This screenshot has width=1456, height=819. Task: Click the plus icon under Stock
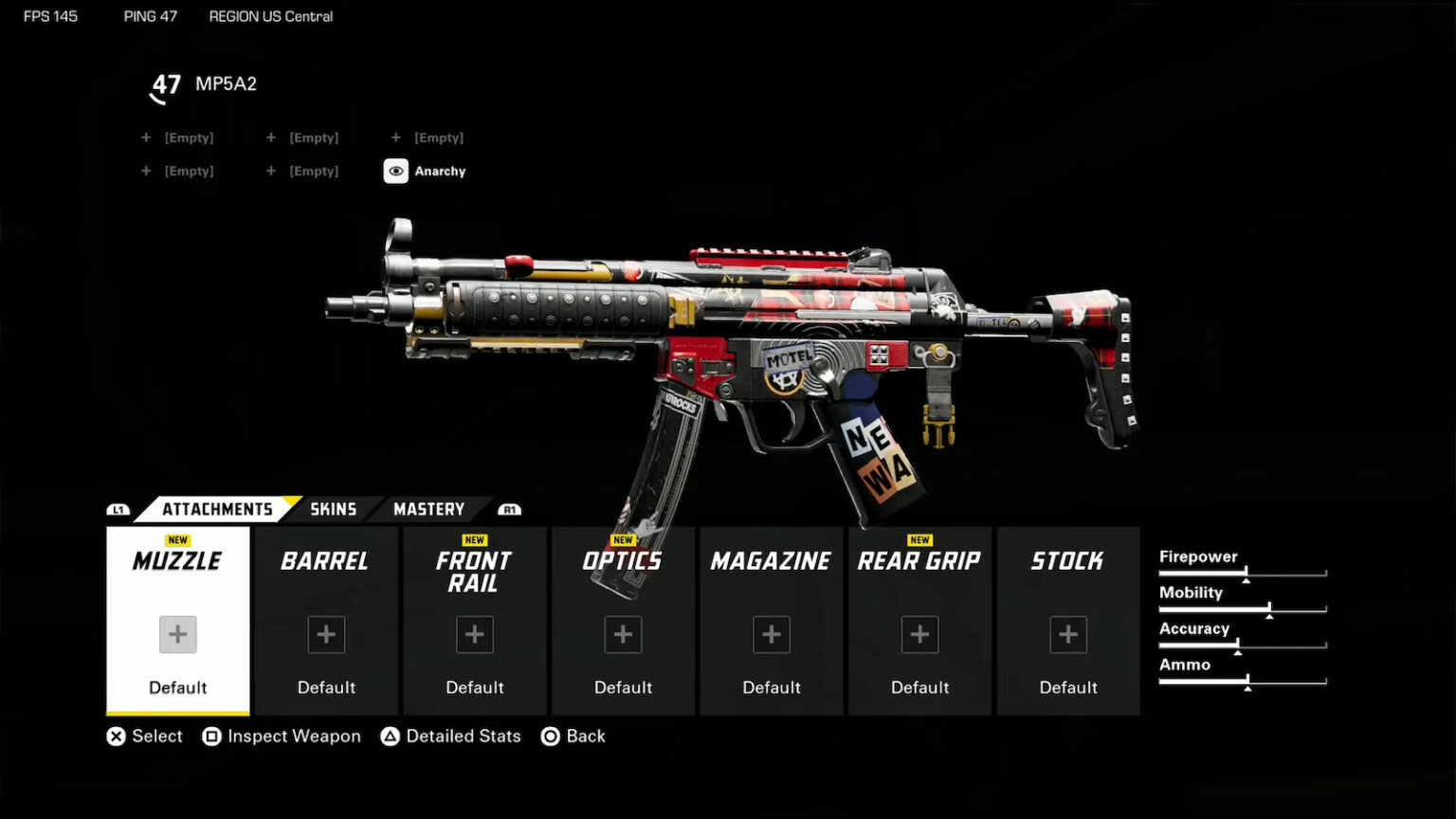[1068, 634]
